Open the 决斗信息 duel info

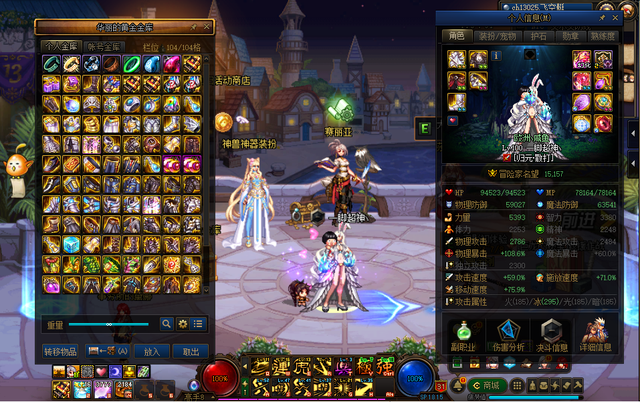tap(553, 336)
